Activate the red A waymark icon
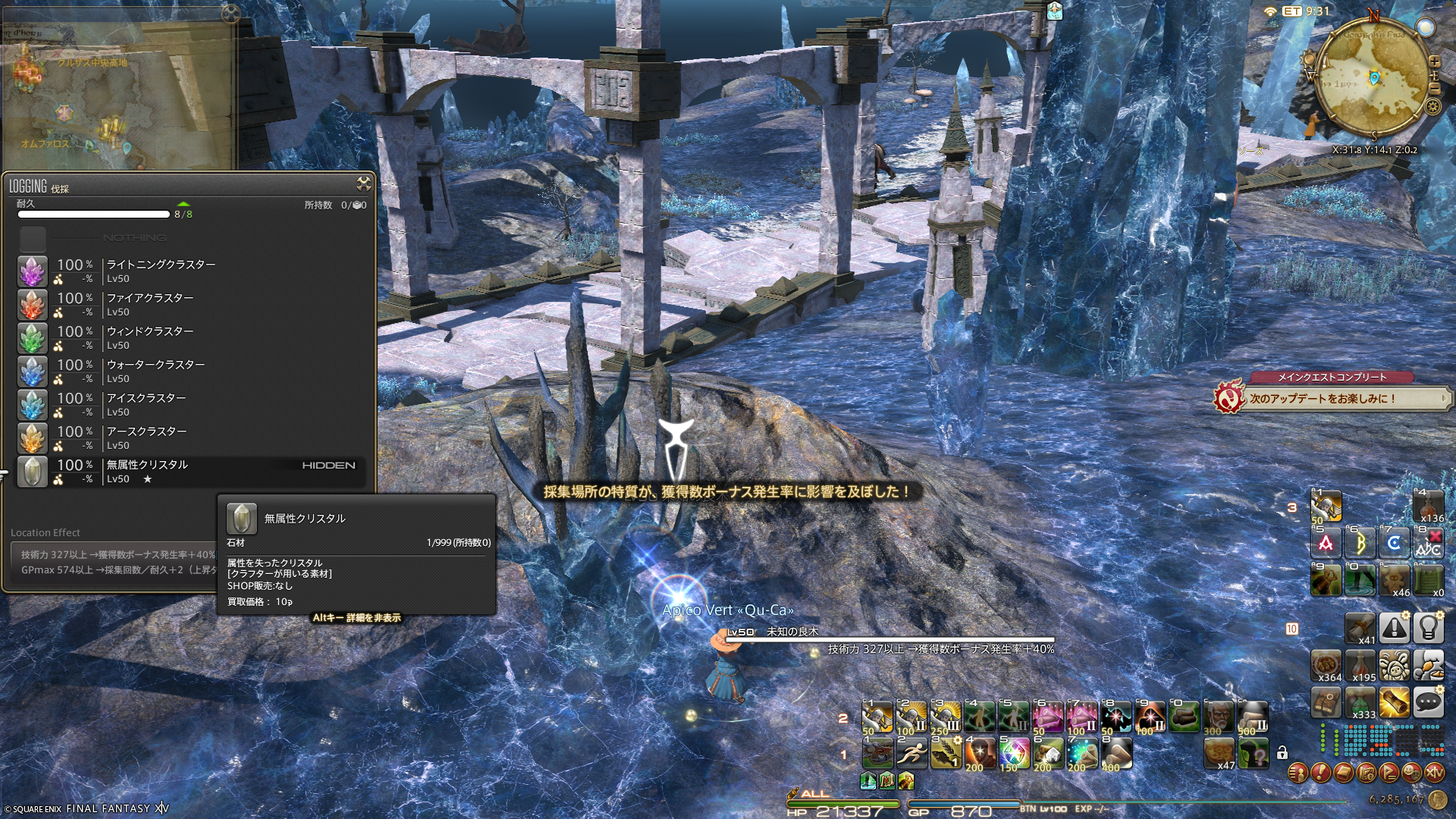 point(1326,543)
